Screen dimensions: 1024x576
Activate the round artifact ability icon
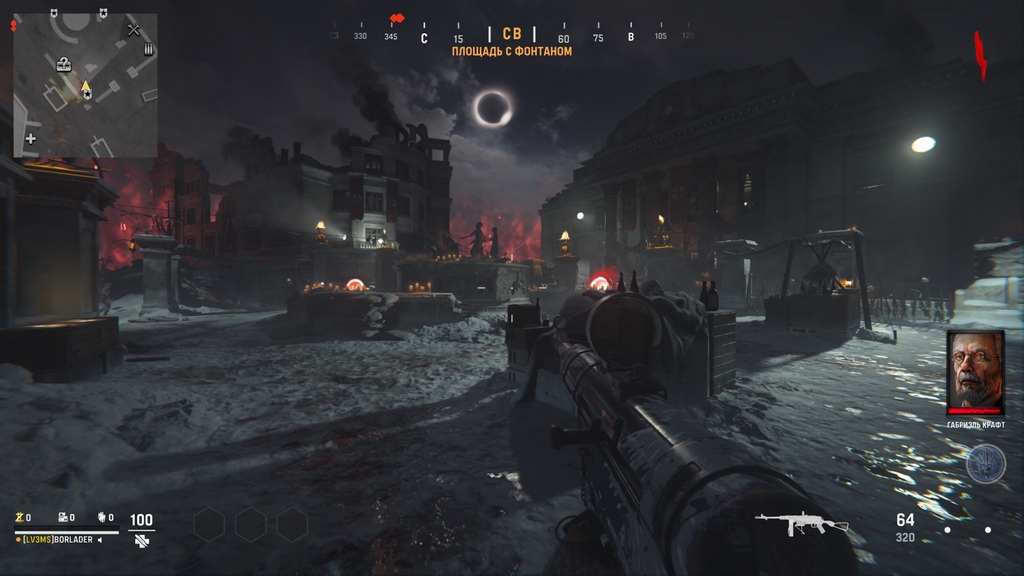point(985,463)
